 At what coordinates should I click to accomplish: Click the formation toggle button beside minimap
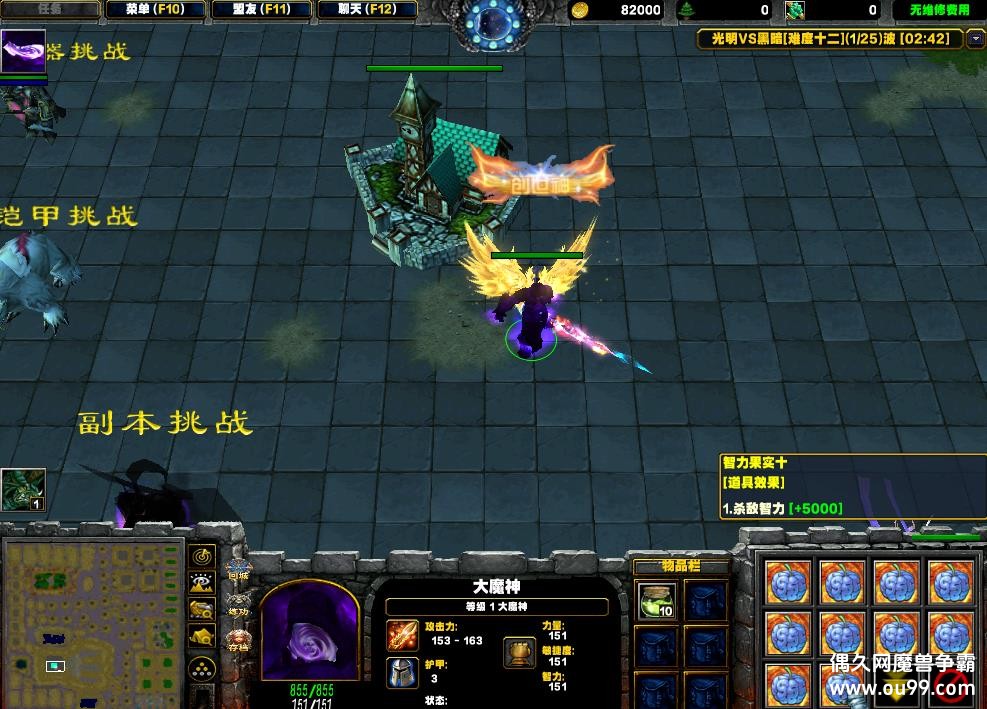(x=203, y=668)
